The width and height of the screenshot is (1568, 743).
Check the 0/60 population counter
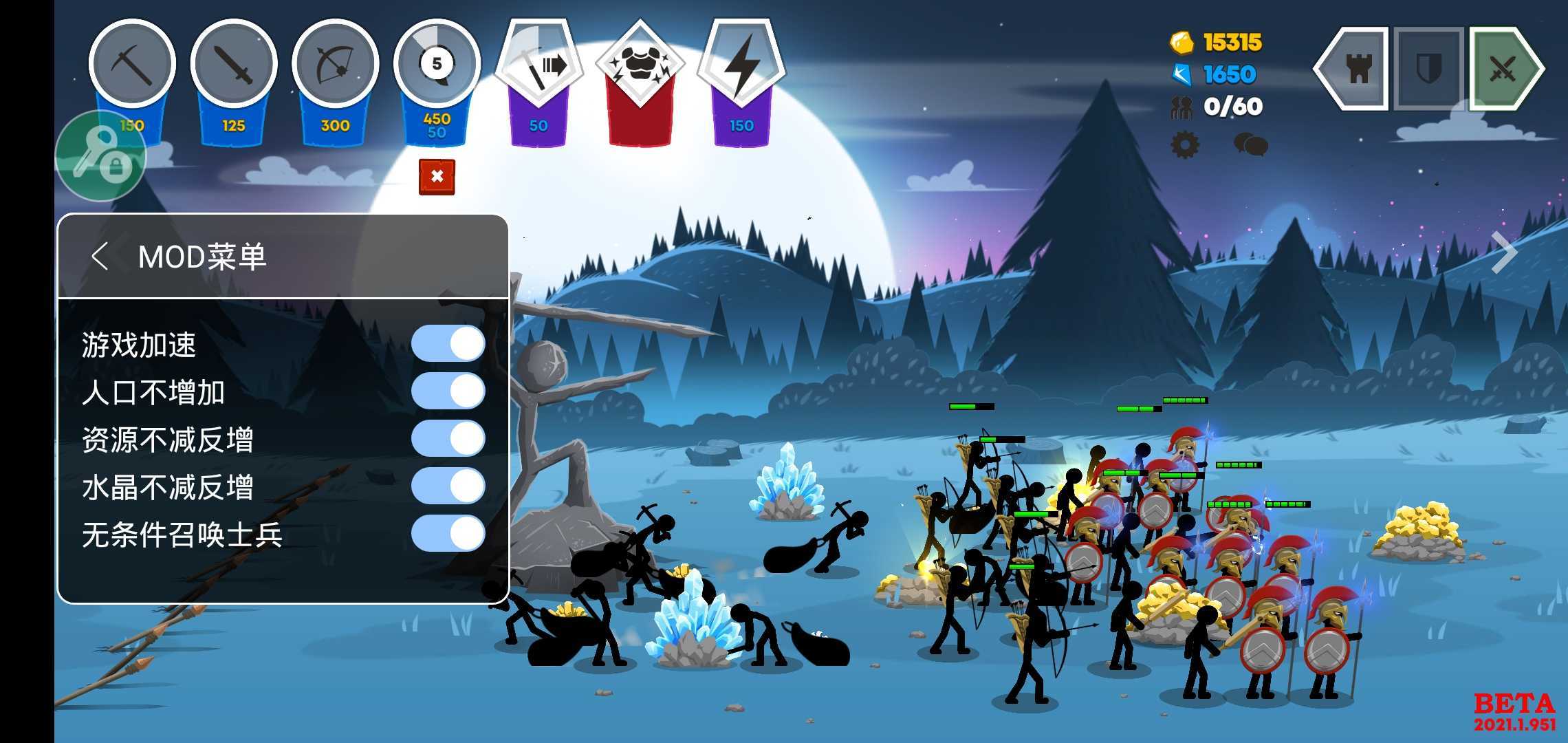pyautogui.click(x=1233, y=107)
